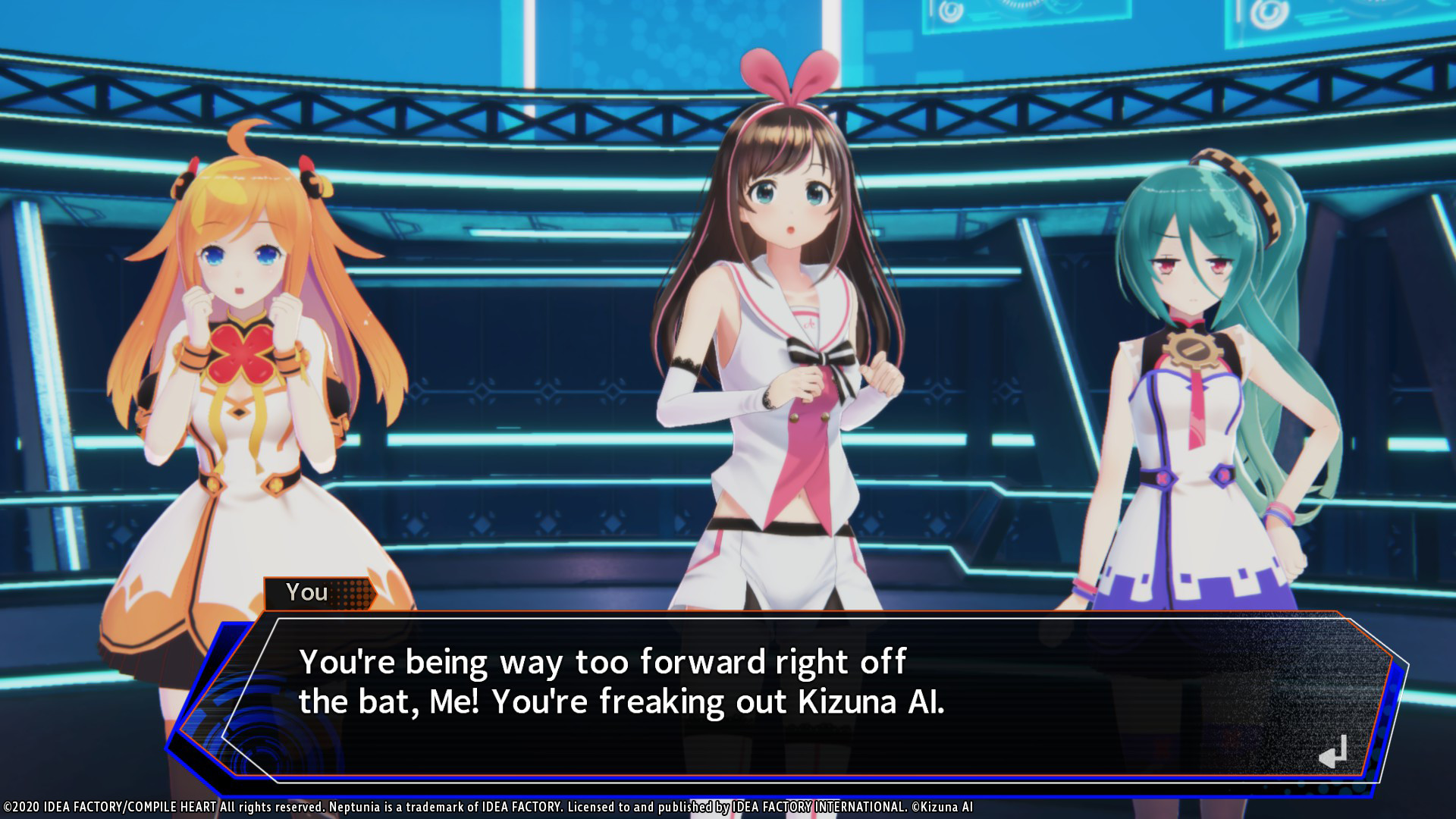Select the 'You' speaker label
Screen dimensions: 1456x819
tap(306, 592)
